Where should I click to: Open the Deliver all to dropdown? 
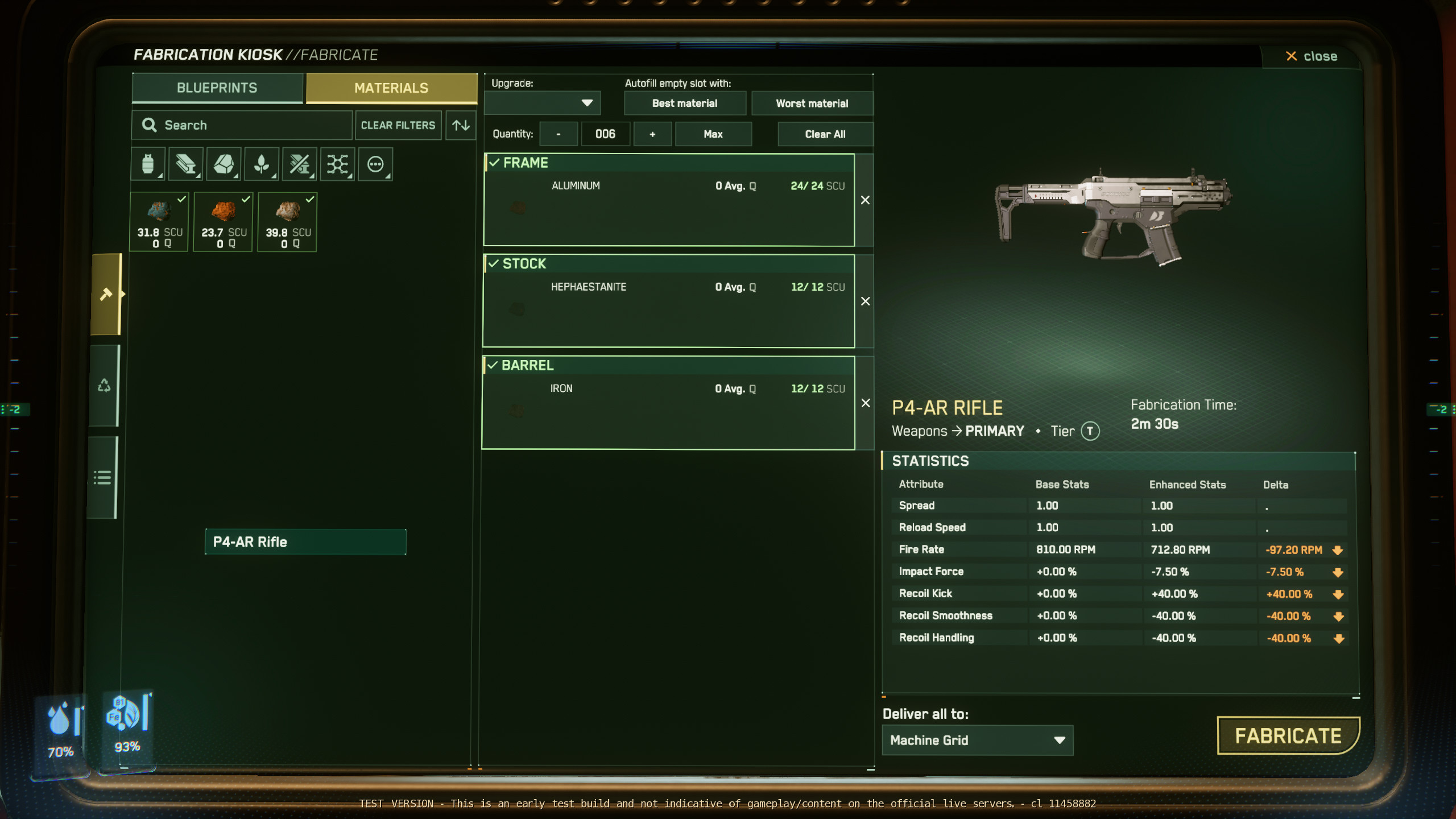click(977, 740)
